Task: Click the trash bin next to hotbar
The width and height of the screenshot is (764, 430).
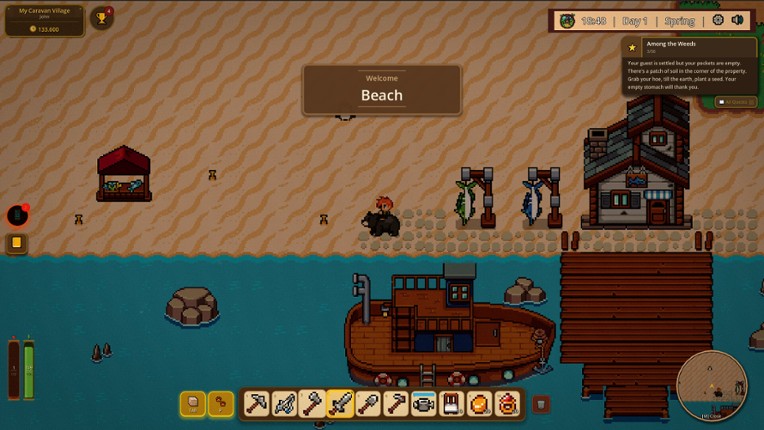Action: (x=541, y=404)
